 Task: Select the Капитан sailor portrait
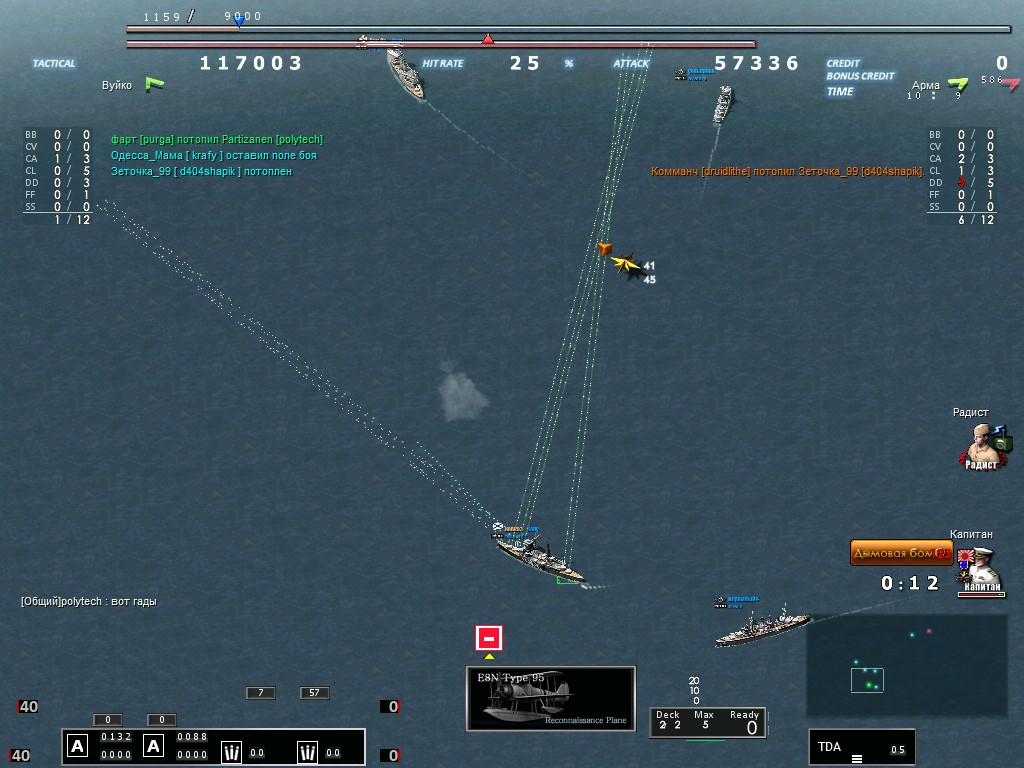click(978, 571)
